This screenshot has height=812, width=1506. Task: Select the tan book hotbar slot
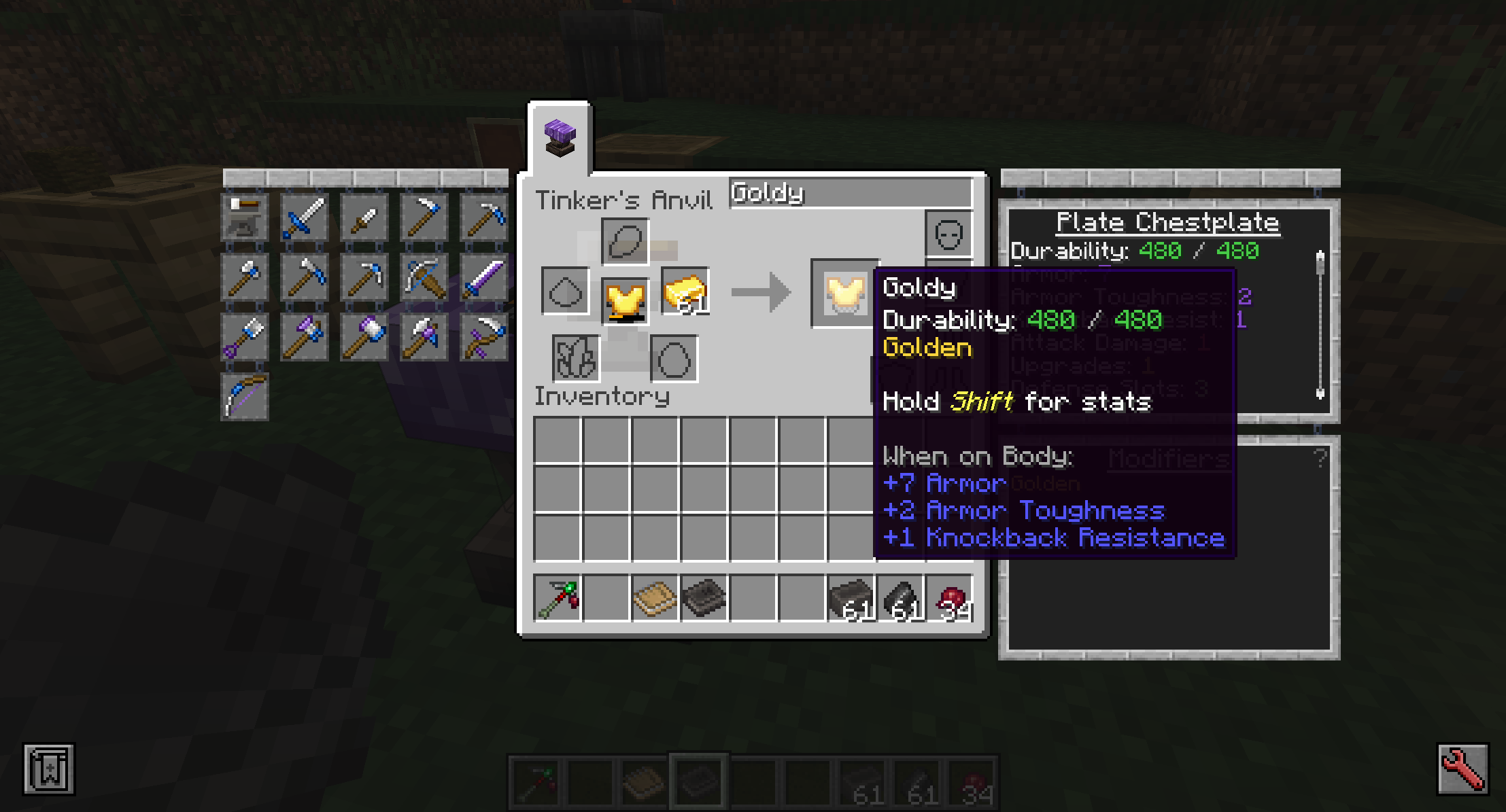655,599
